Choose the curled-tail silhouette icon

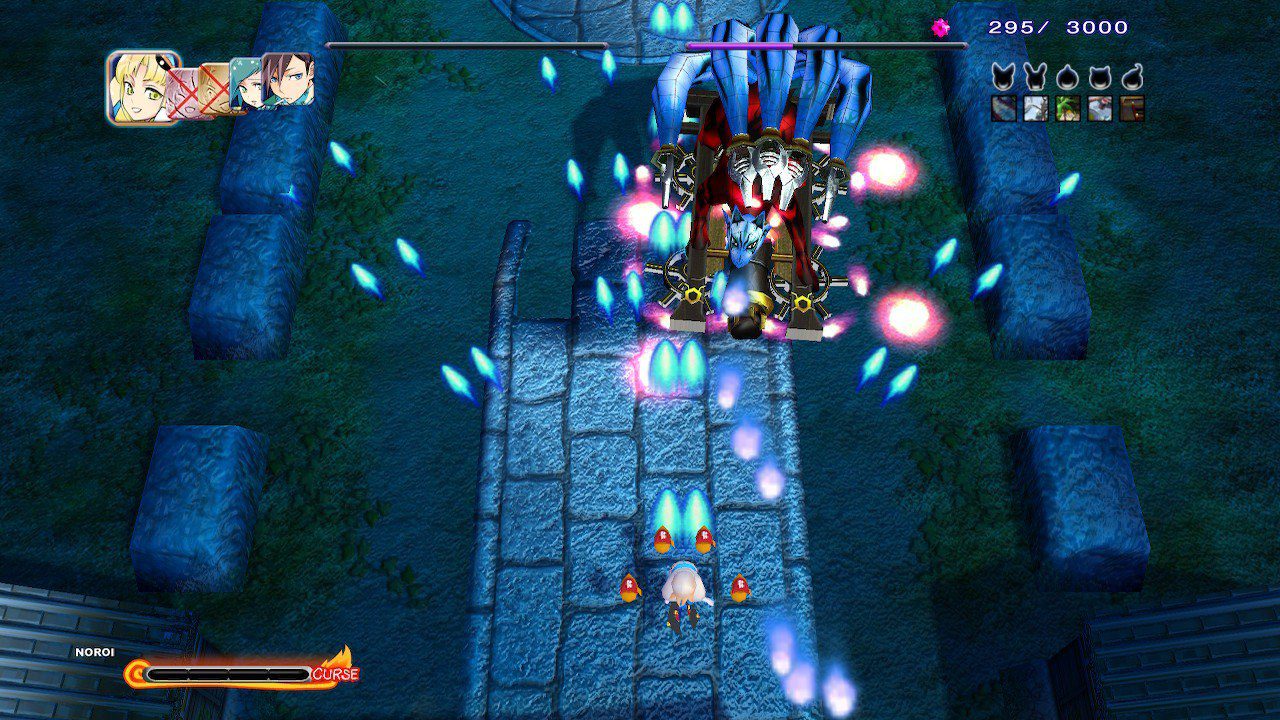pyautogui.click(x=1132, y=77)
